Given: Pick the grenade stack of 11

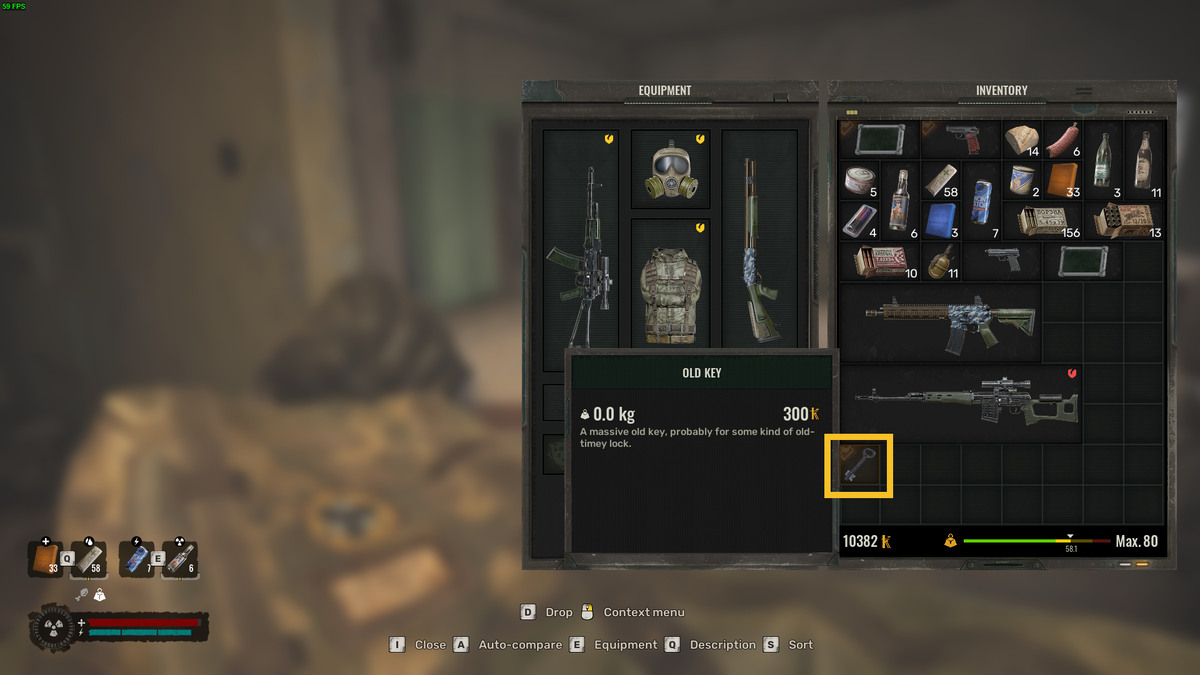Looking at the screenshot, I should click(940, 261).
